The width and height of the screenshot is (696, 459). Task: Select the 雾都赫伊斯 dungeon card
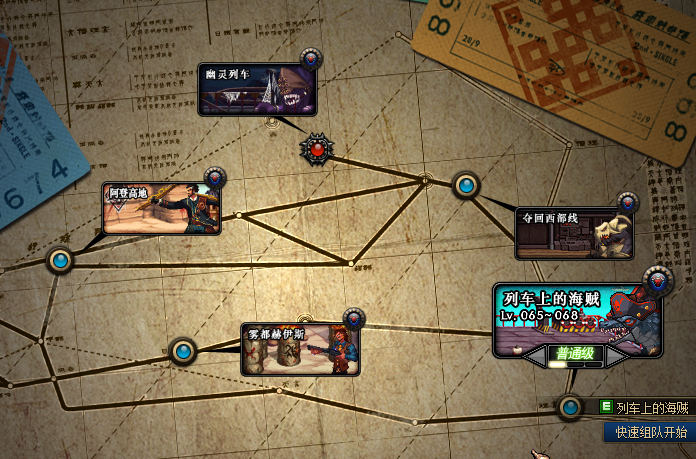click(300, 349)
